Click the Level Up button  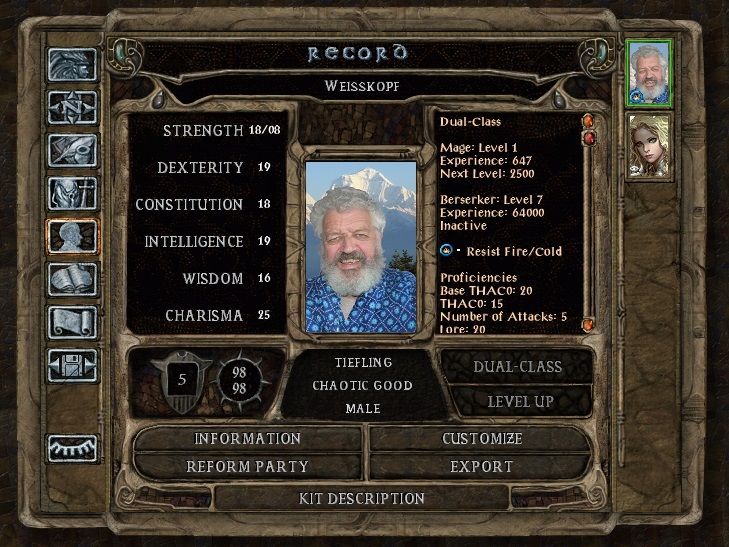coord(520,401)
